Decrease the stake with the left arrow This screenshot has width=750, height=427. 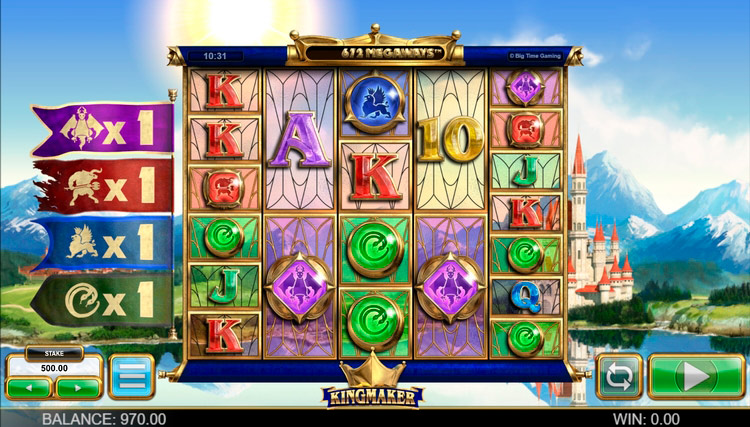[x=29, y=387]
